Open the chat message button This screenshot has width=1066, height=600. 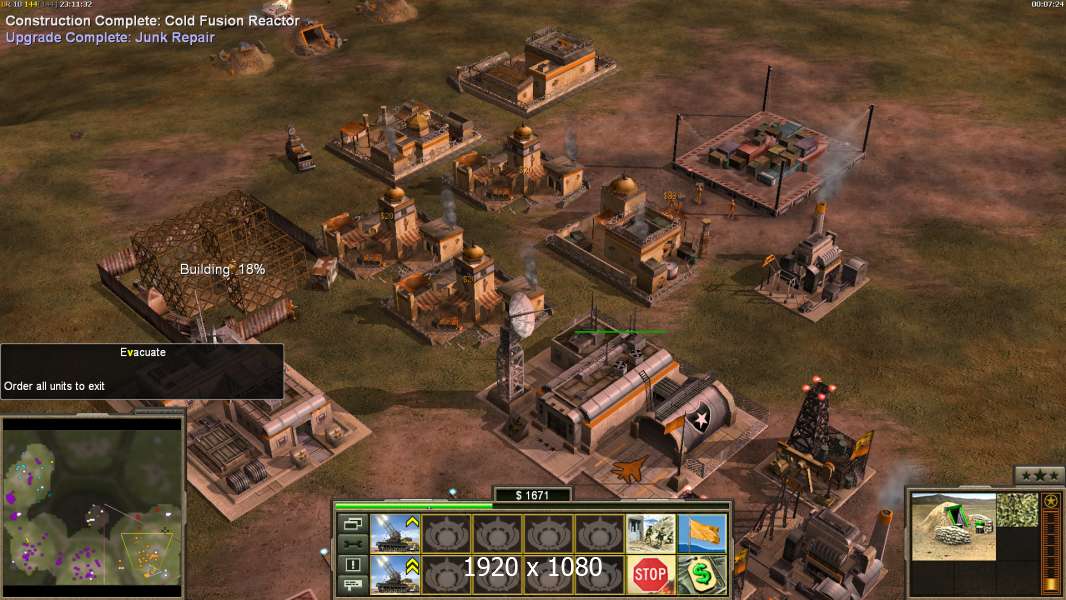(x=352, y=586)
